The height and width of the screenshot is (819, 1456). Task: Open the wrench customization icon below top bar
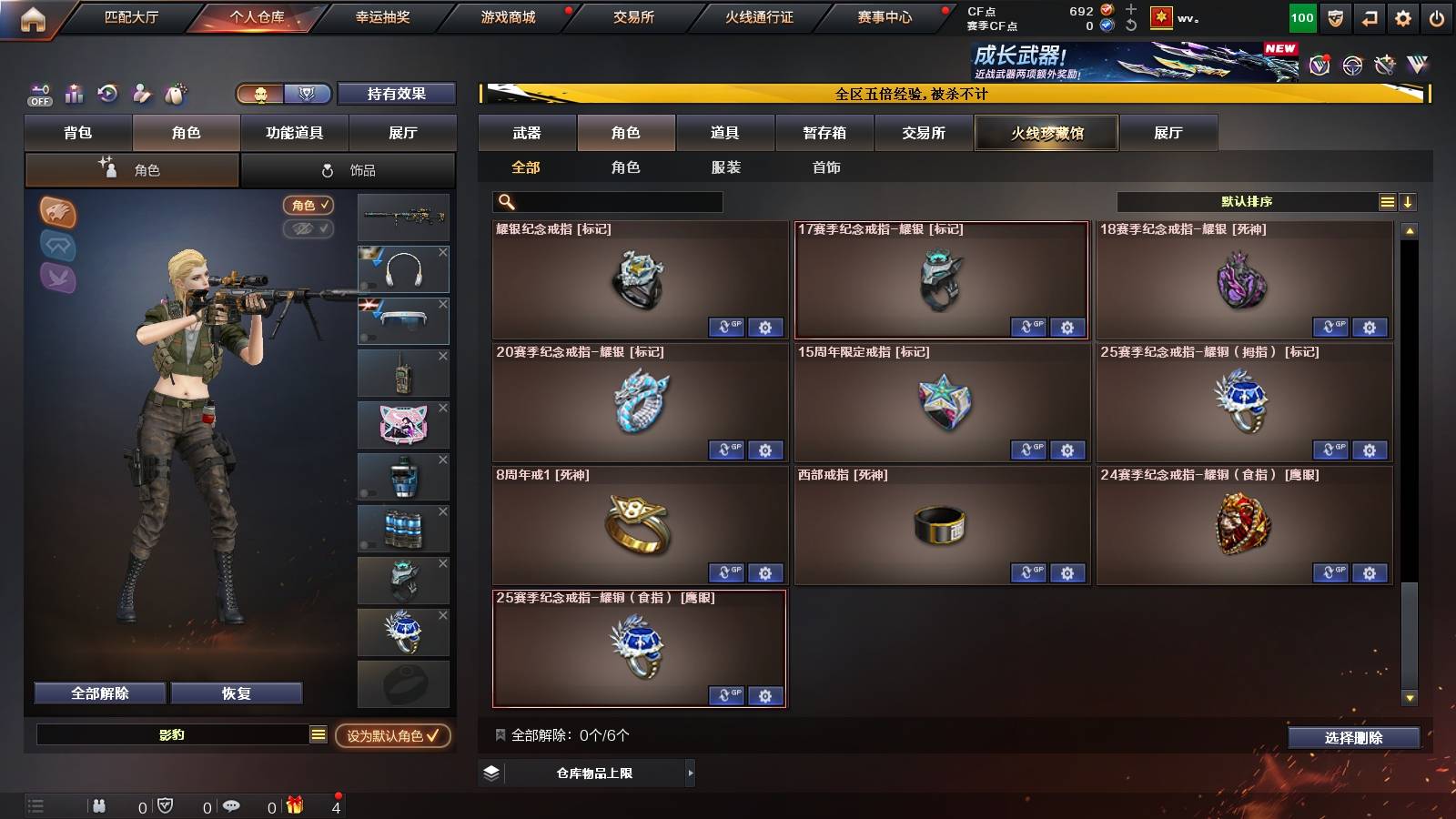tap(1384, 65)
